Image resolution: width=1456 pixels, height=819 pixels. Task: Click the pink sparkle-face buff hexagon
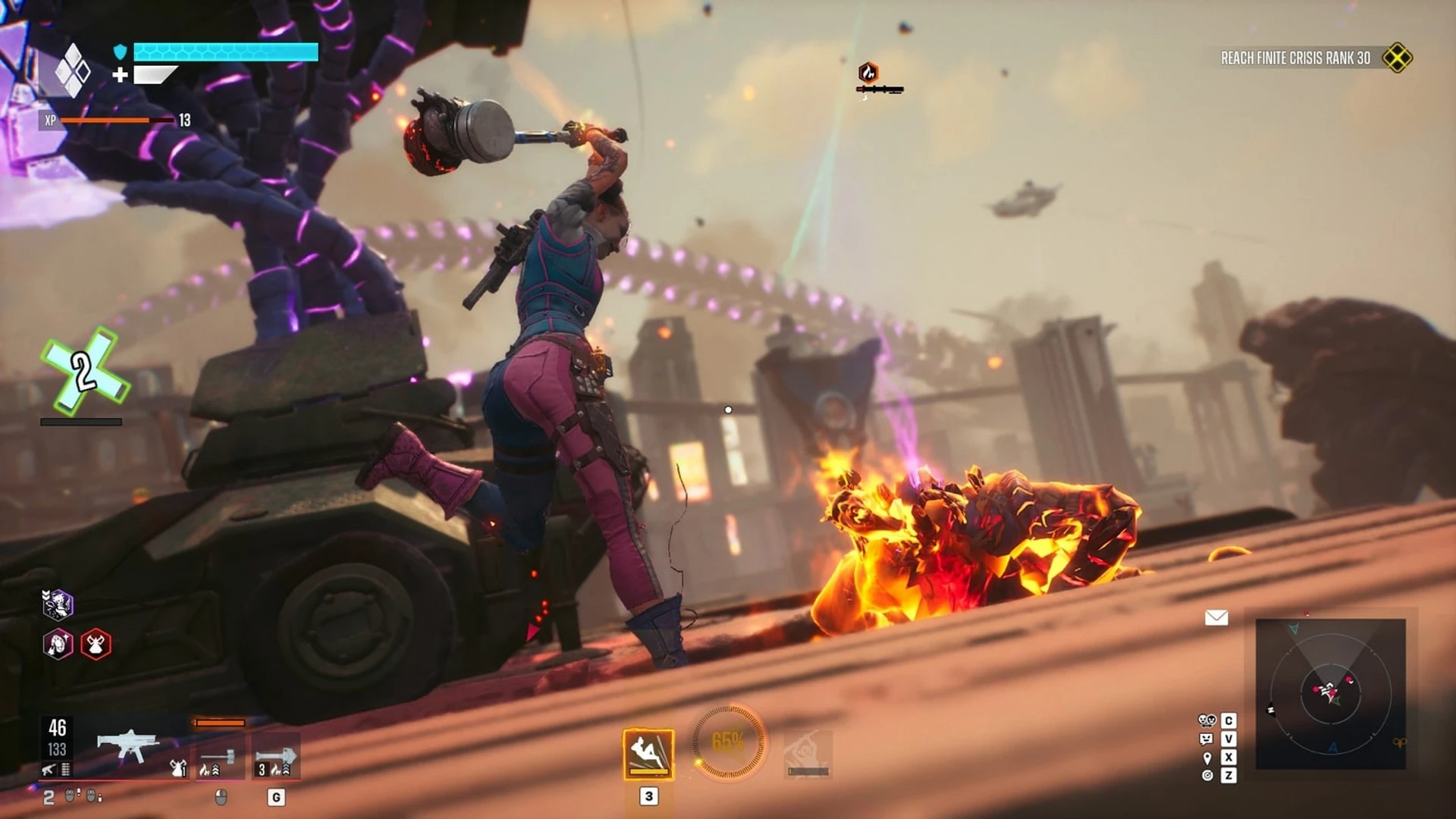(x=58, y=645)
